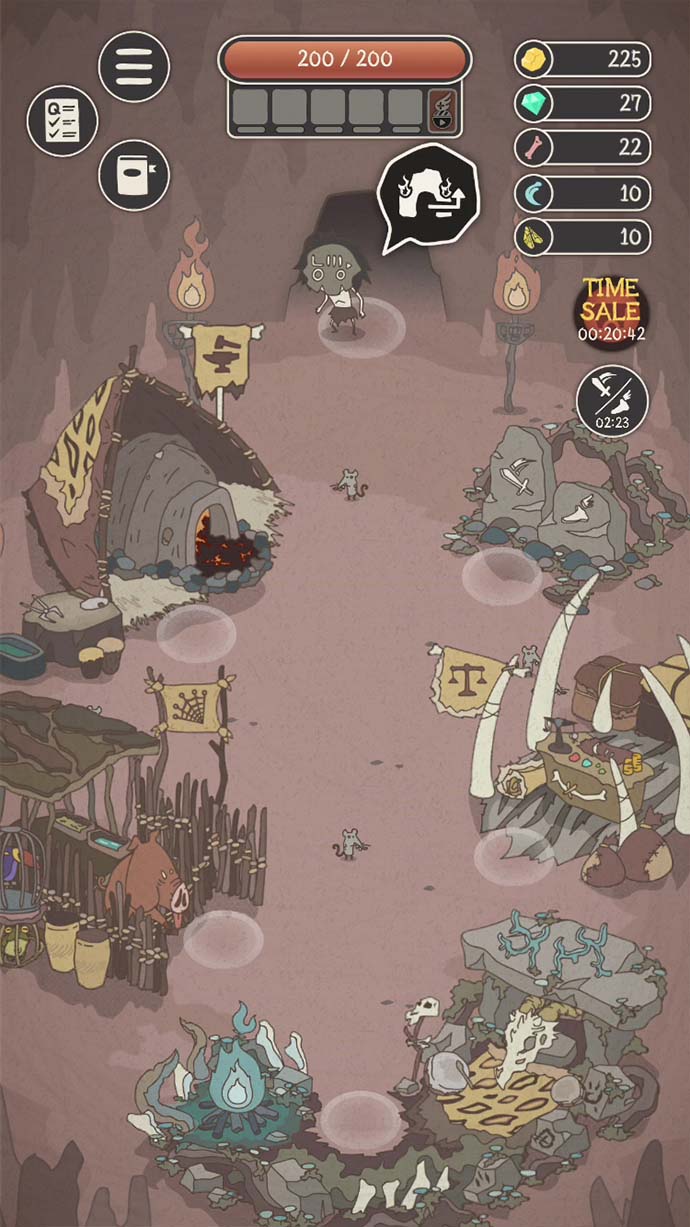The image size is (690, 1227).
Task: Select the pink bone resource counter
Action: (x=583, y=148)
